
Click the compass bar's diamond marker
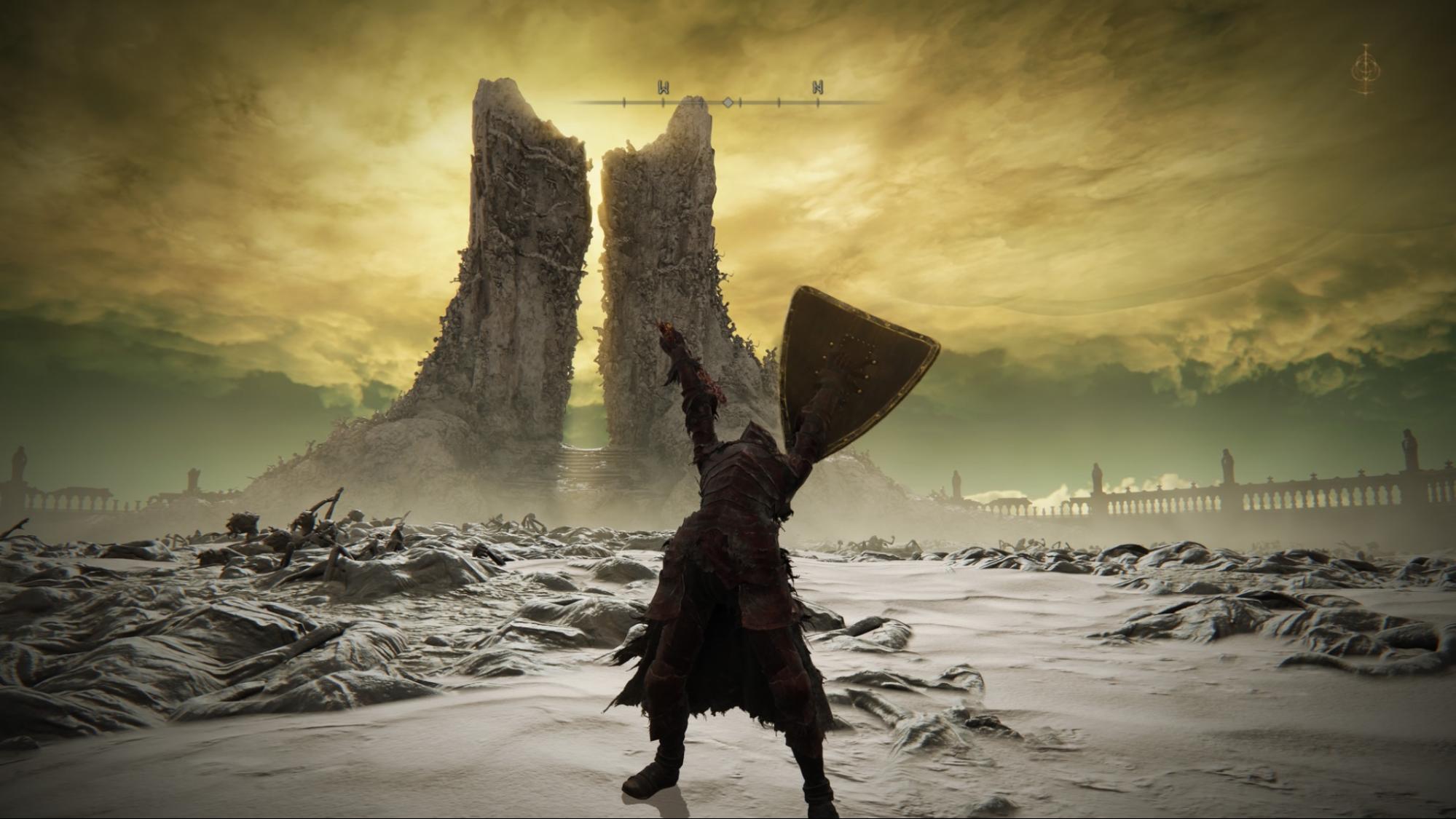727,103
